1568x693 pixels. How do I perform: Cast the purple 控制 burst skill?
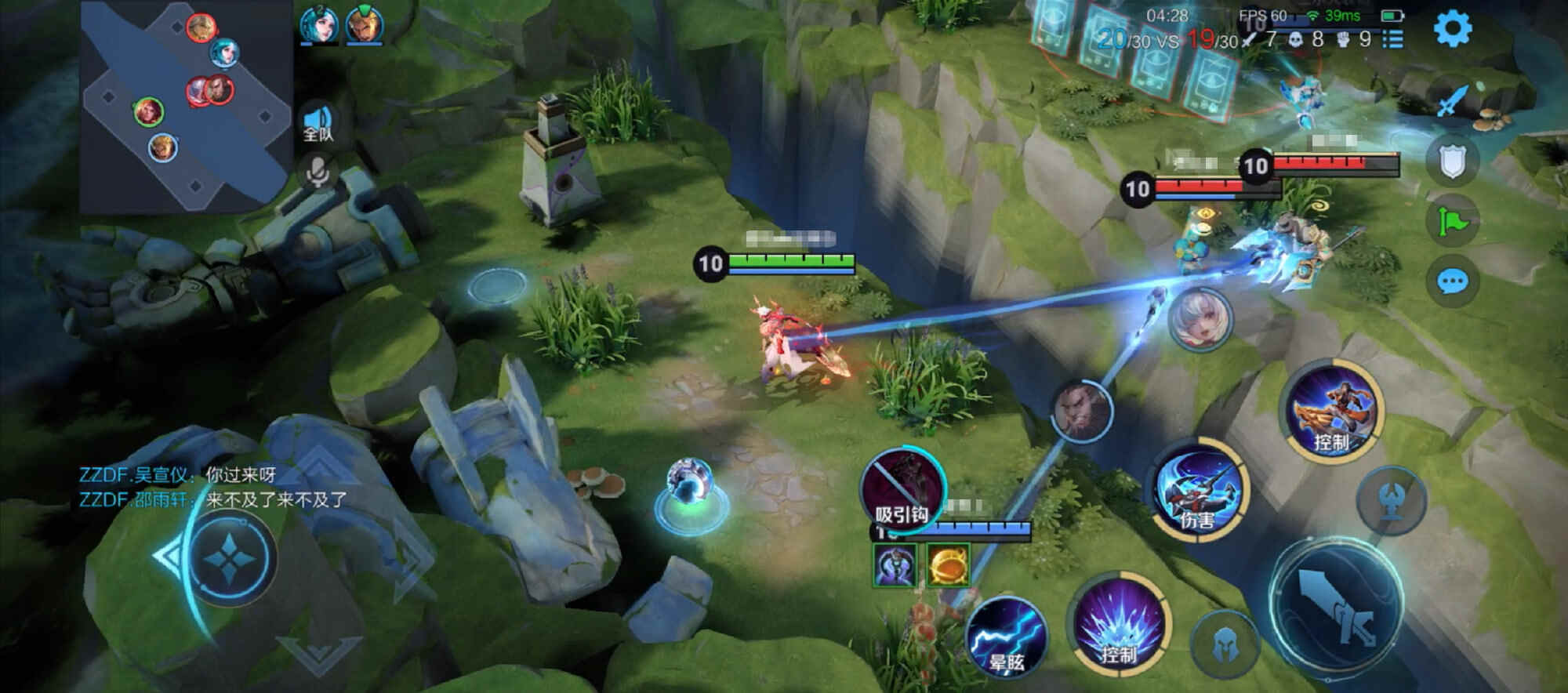coord(1119,623)
